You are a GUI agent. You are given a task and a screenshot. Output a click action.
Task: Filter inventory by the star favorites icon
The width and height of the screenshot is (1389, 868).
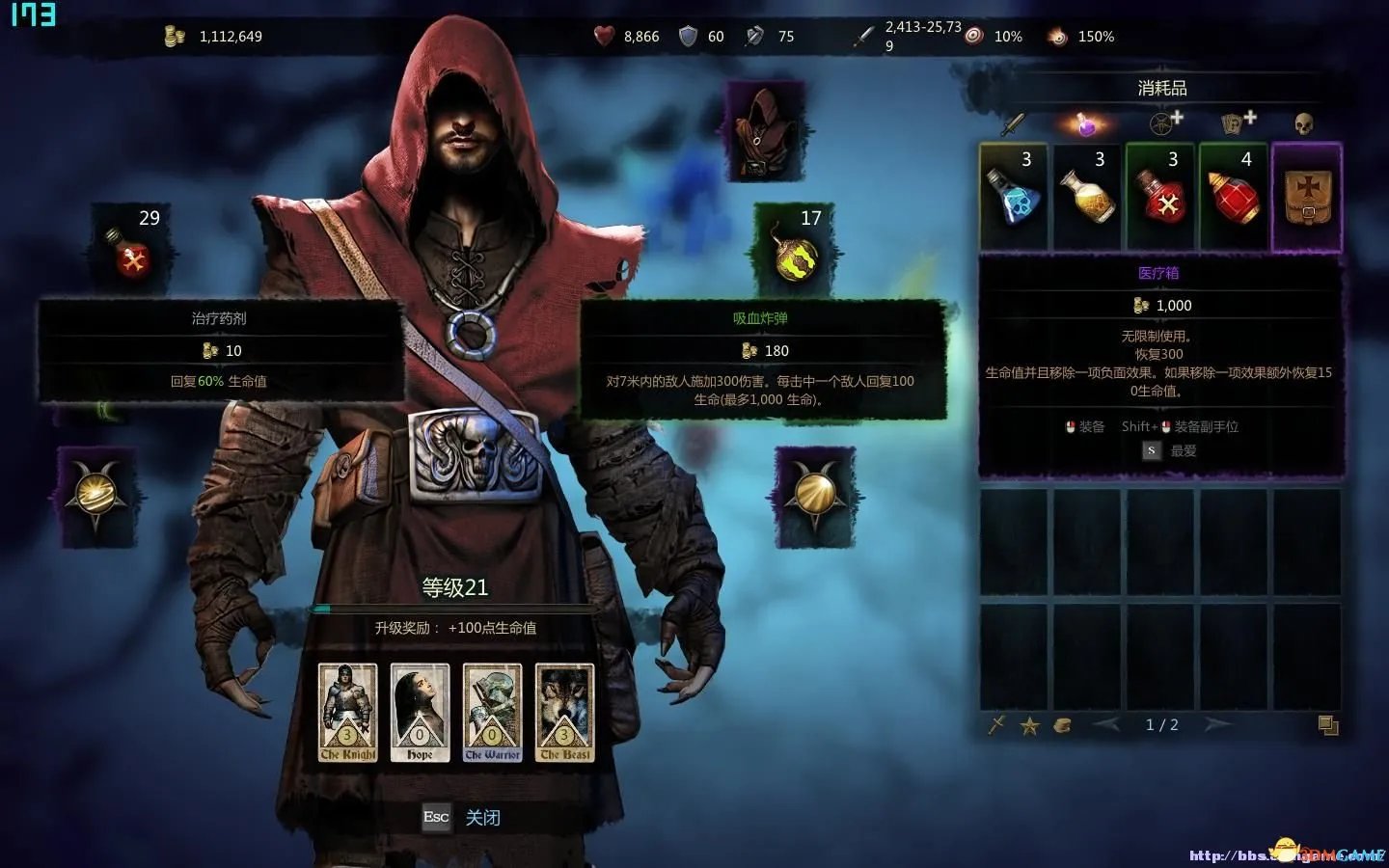[x=1029, y=726]
